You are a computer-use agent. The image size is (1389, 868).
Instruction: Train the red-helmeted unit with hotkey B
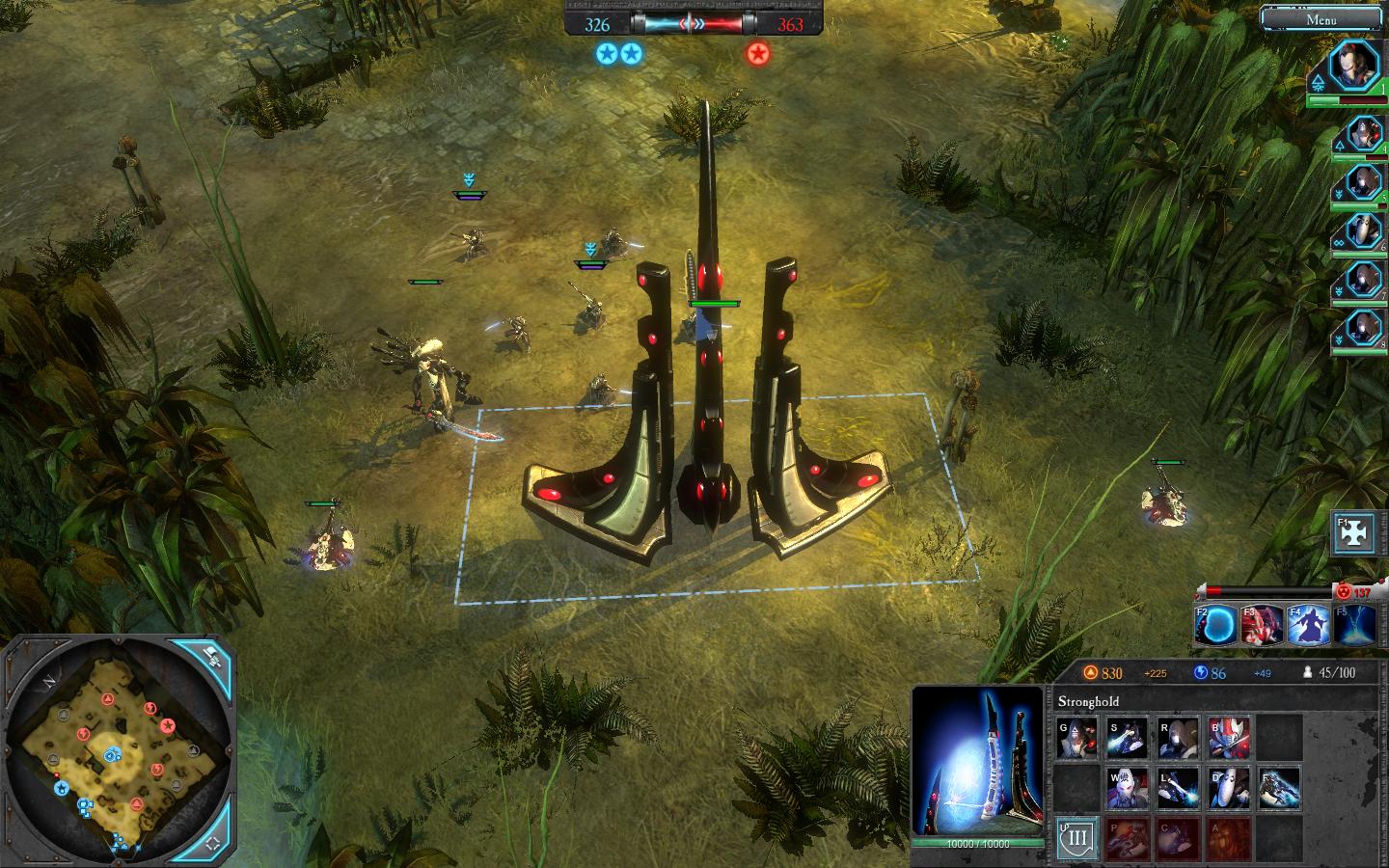coord(1228,738)
